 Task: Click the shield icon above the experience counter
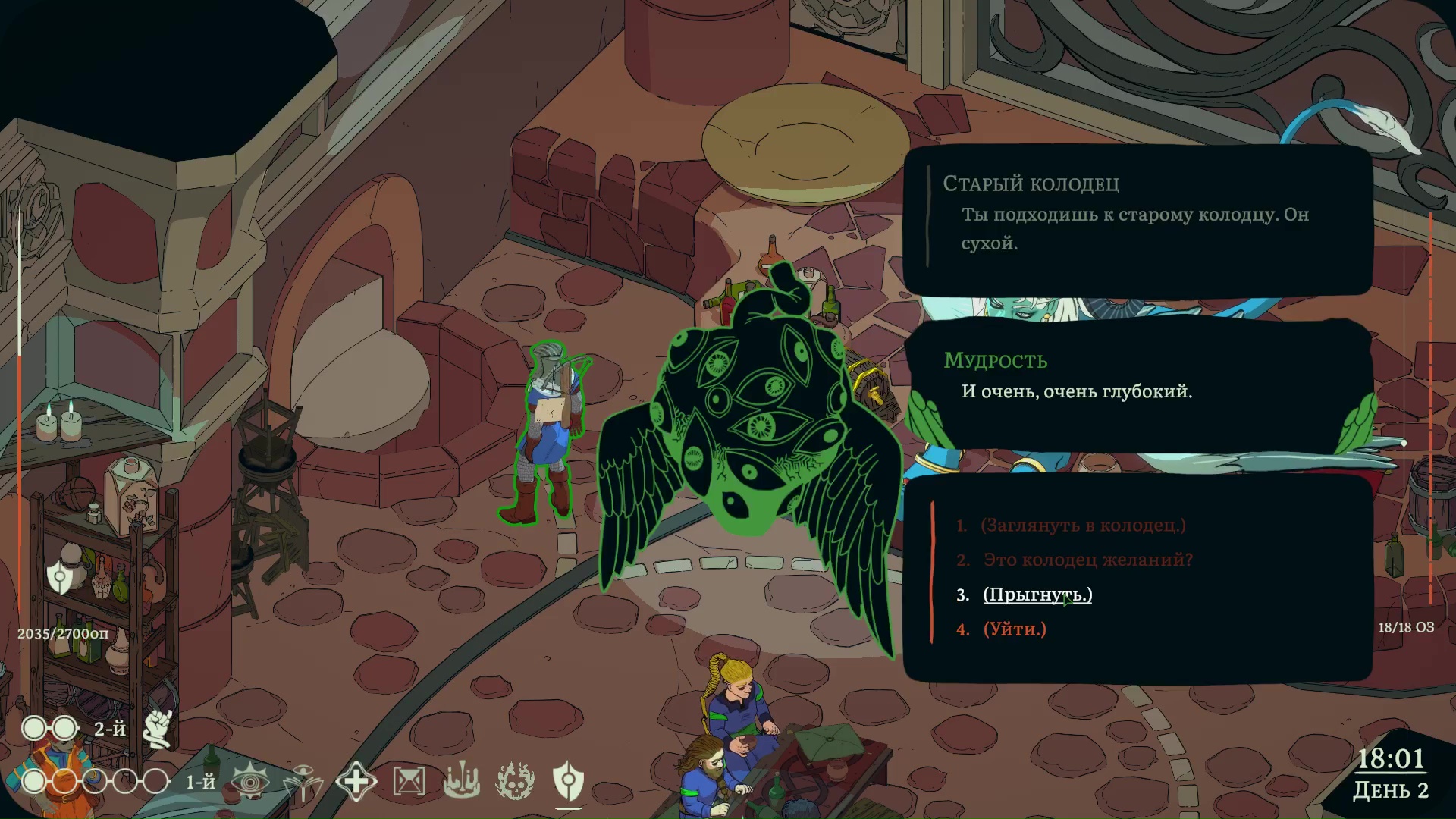click(60, 578)
